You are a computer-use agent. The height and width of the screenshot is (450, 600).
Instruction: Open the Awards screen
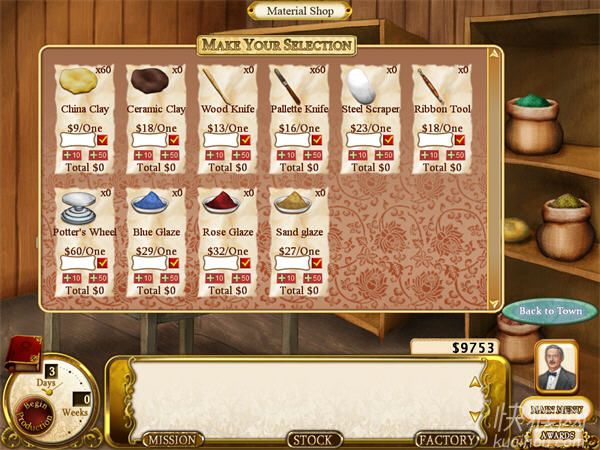[x=556, y=434]
